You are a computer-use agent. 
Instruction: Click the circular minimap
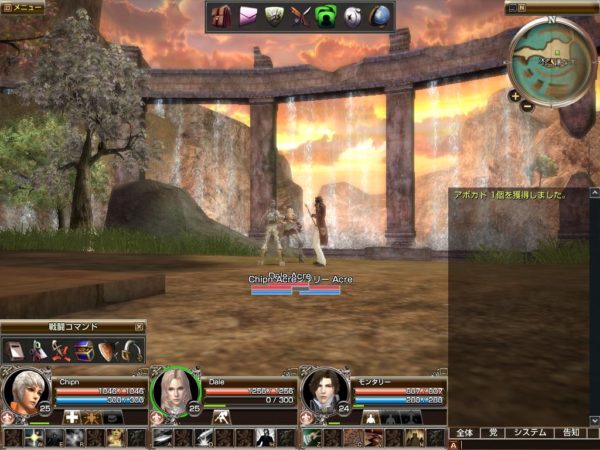[552, 60]
